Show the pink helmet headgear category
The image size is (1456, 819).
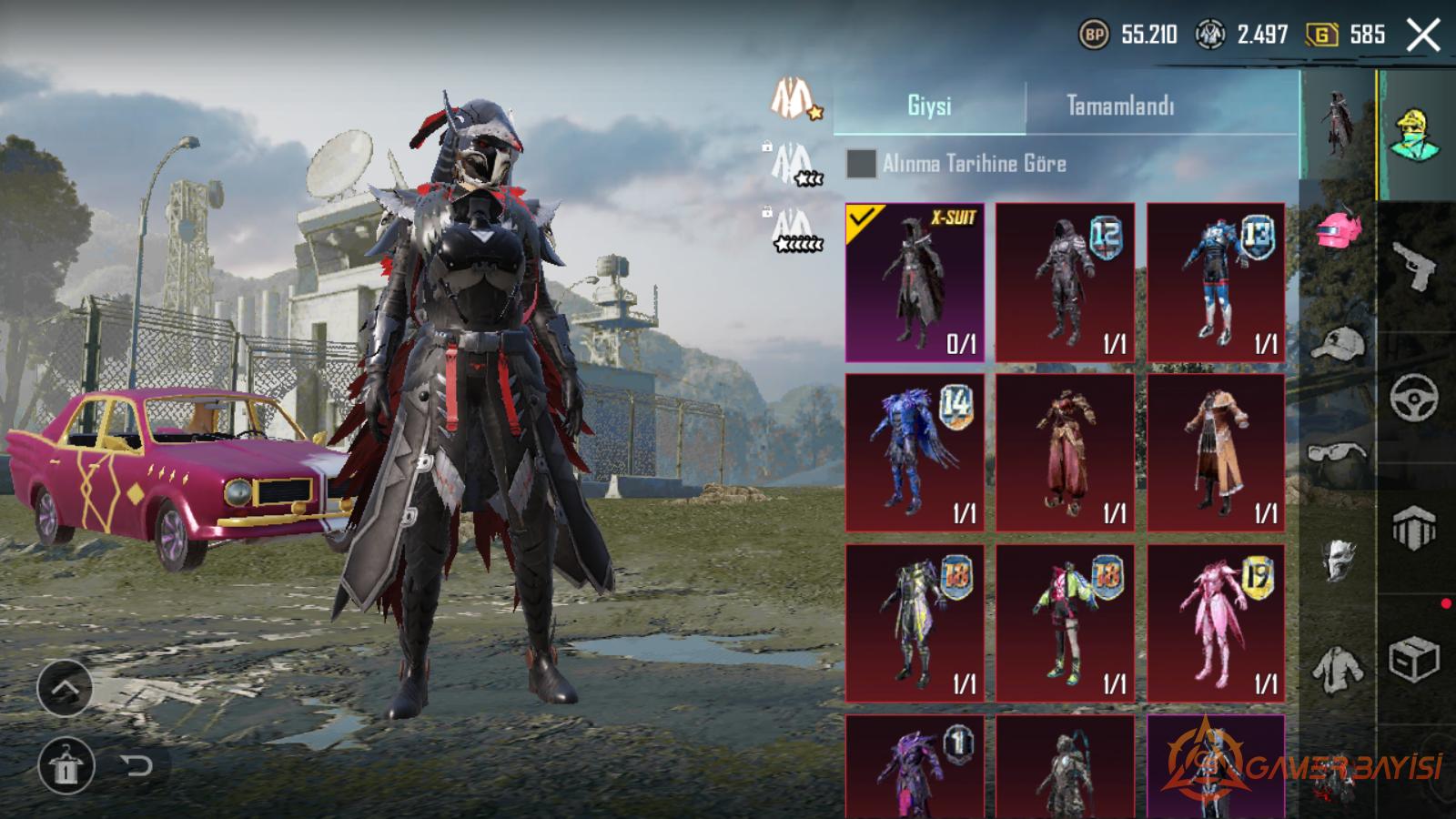[1339, 230]
